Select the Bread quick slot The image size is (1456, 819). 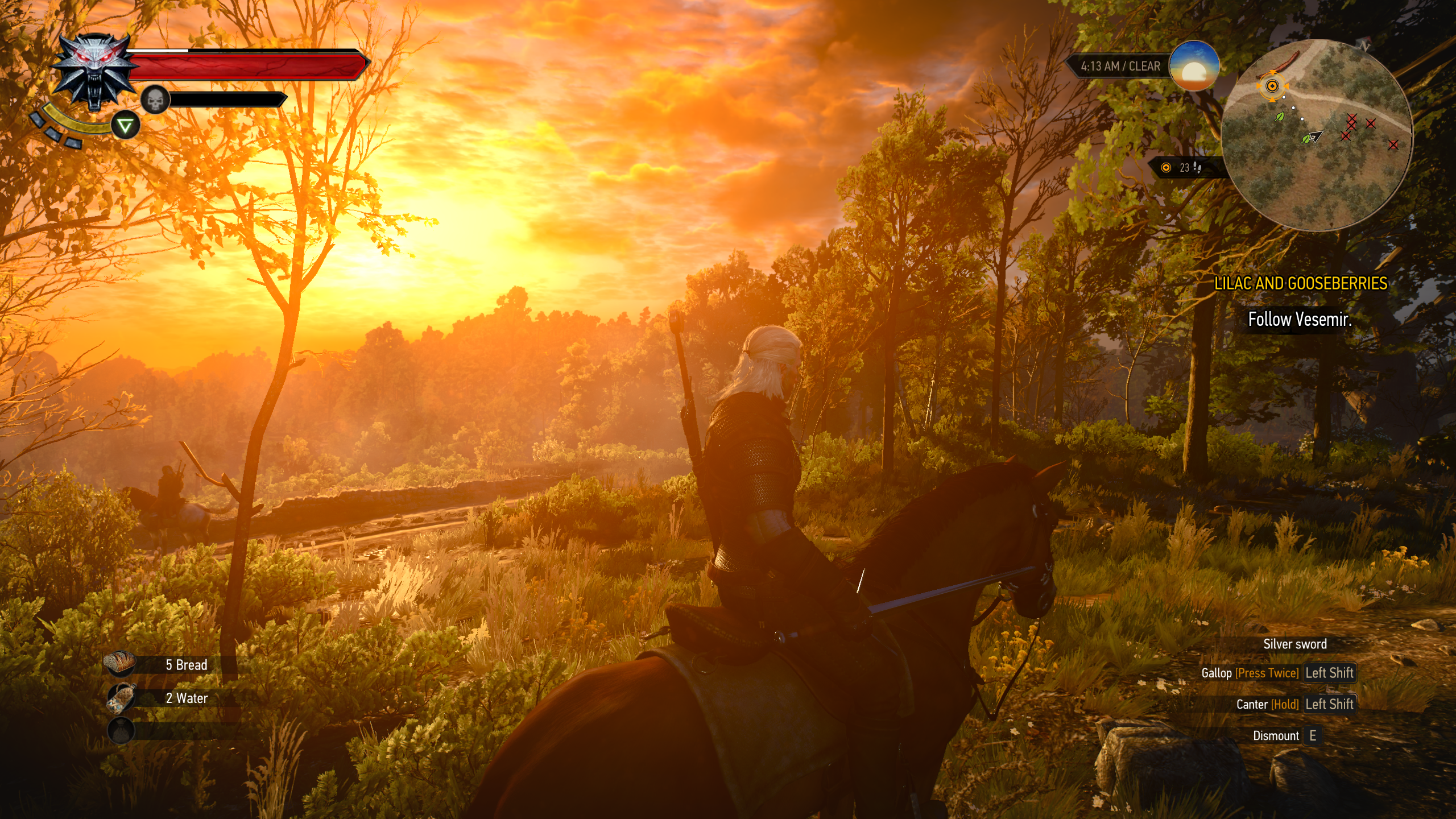click(121, 664)
